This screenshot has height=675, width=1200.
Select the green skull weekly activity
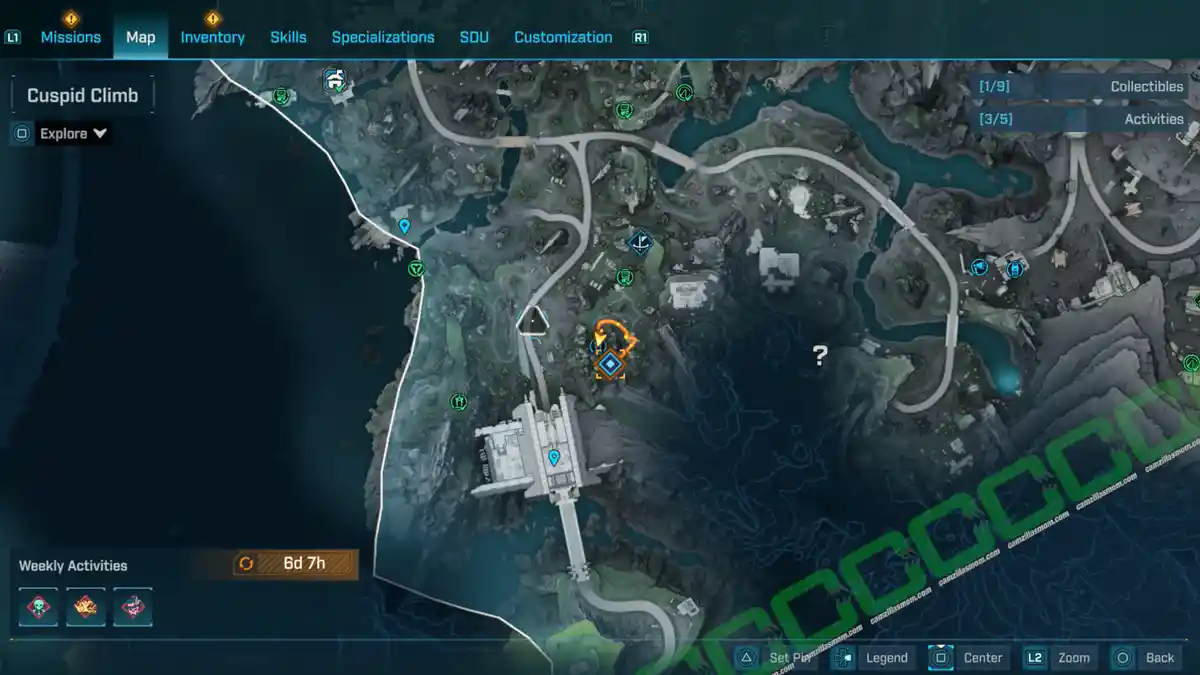(x=38, y=607)
